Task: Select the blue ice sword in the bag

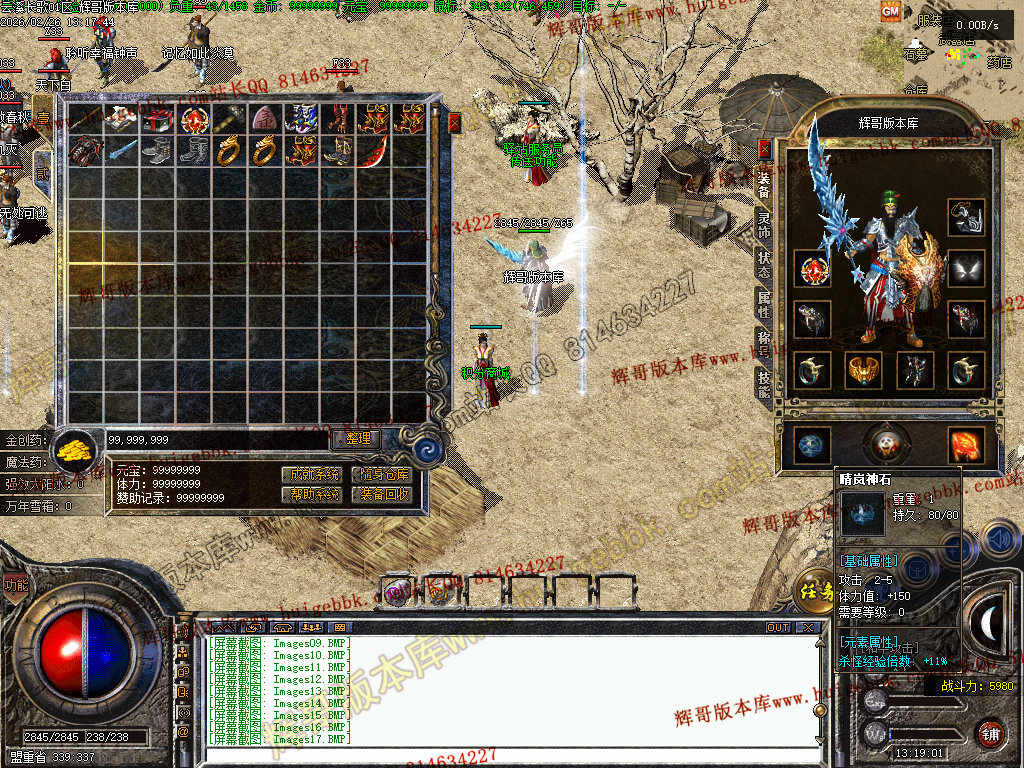Action: point(121,152)
